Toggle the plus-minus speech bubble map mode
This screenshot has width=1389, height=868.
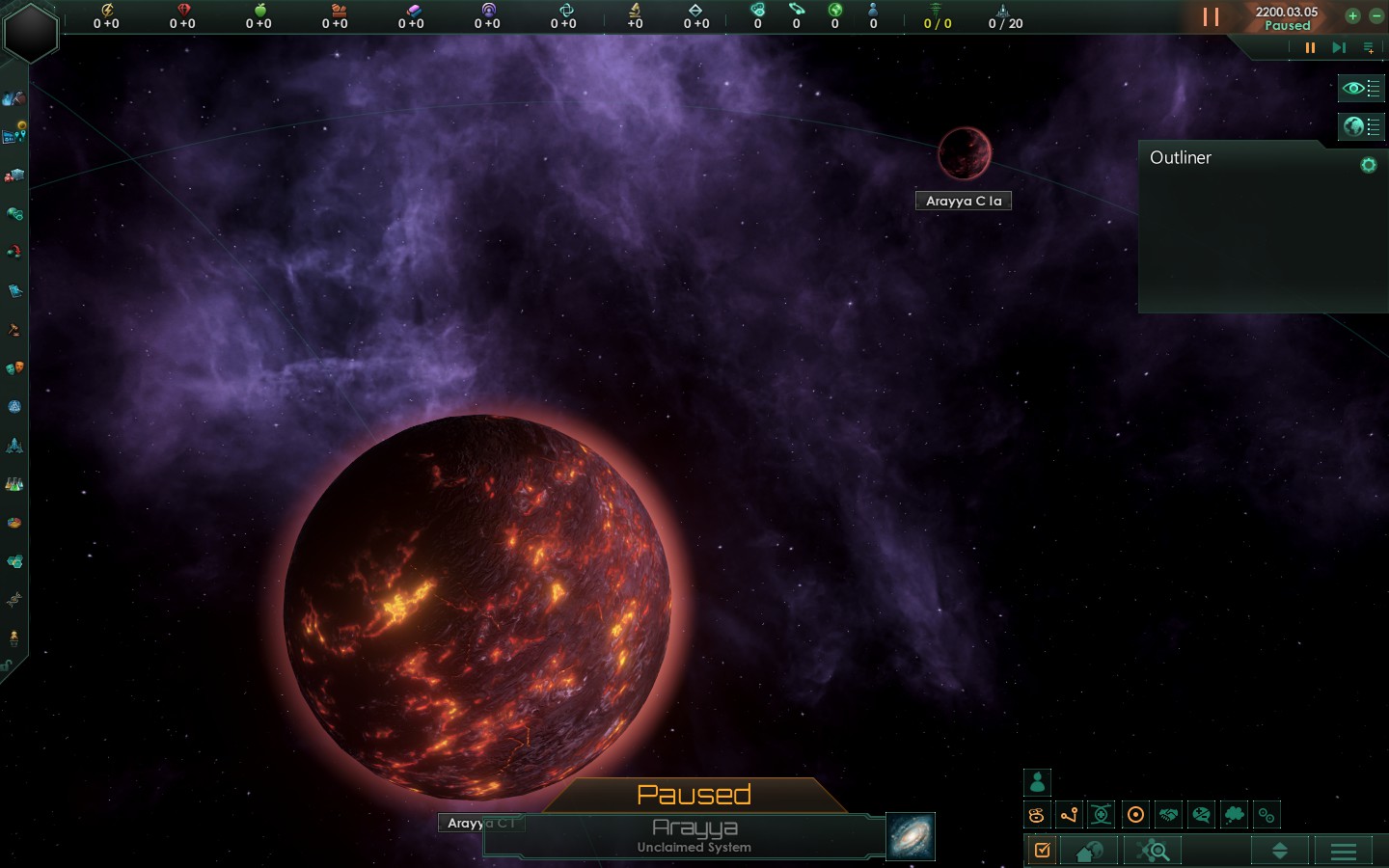[x=1201, y=815]
